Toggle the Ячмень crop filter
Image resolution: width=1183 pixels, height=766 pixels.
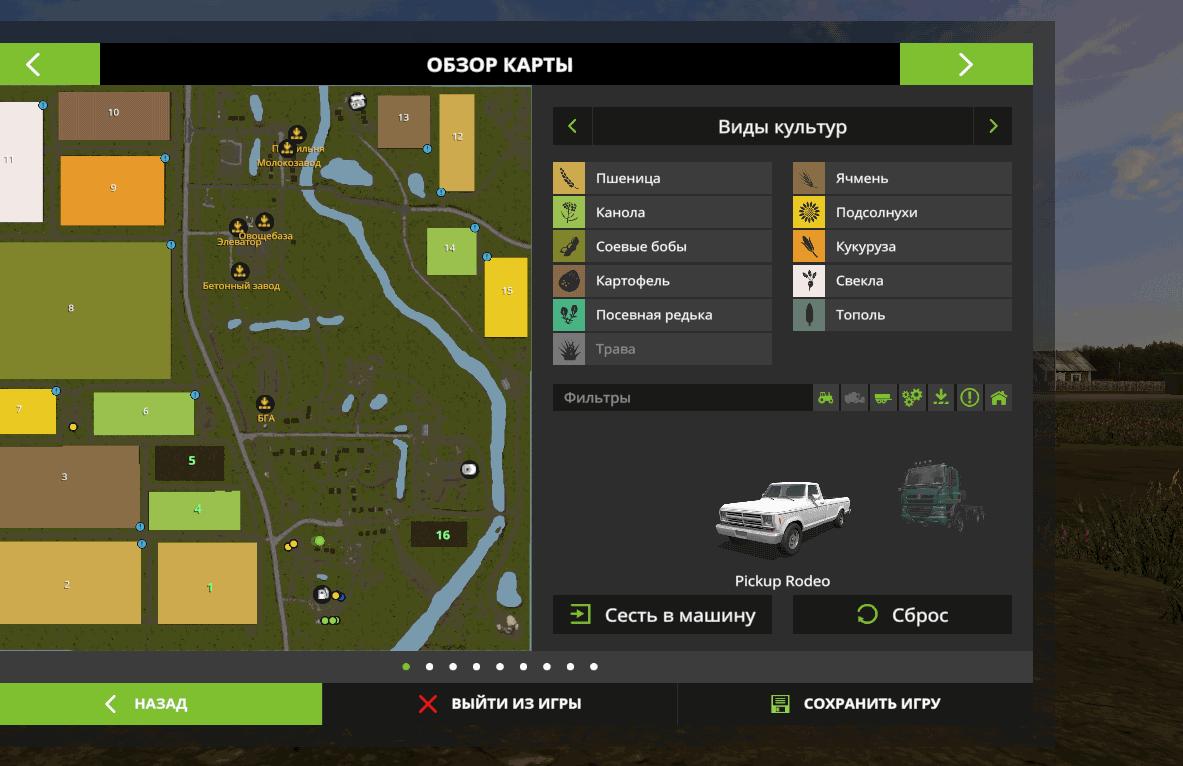[x=902, y=179]
